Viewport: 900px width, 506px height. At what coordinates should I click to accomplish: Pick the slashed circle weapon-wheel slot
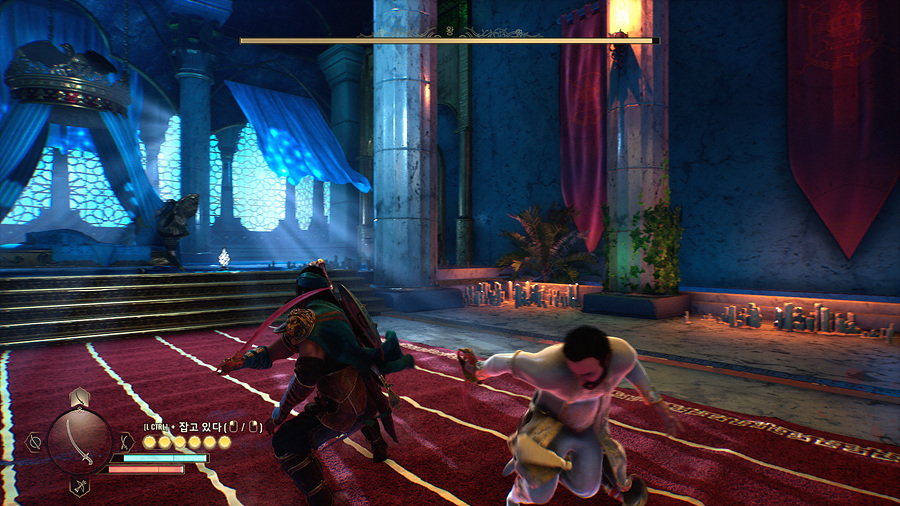tap(34, 440)
